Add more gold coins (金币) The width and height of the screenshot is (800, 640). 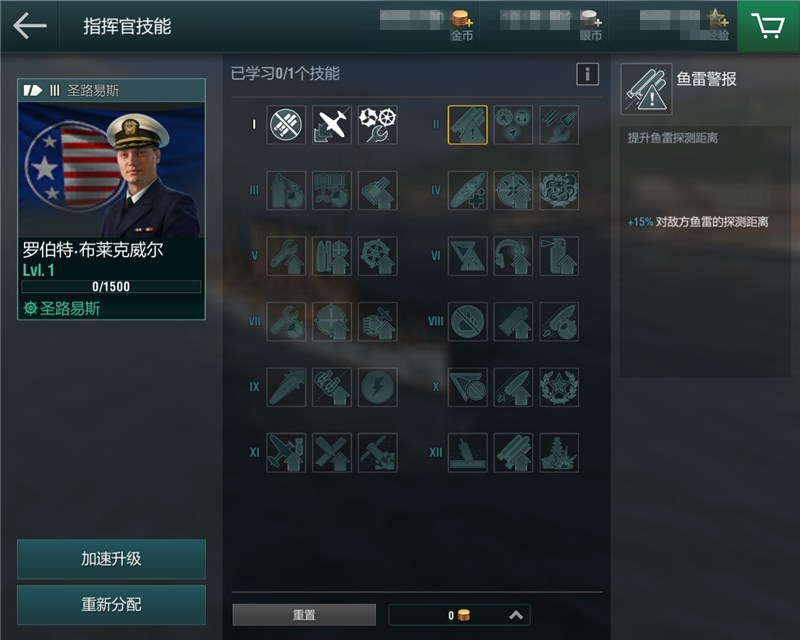point(461,20)
